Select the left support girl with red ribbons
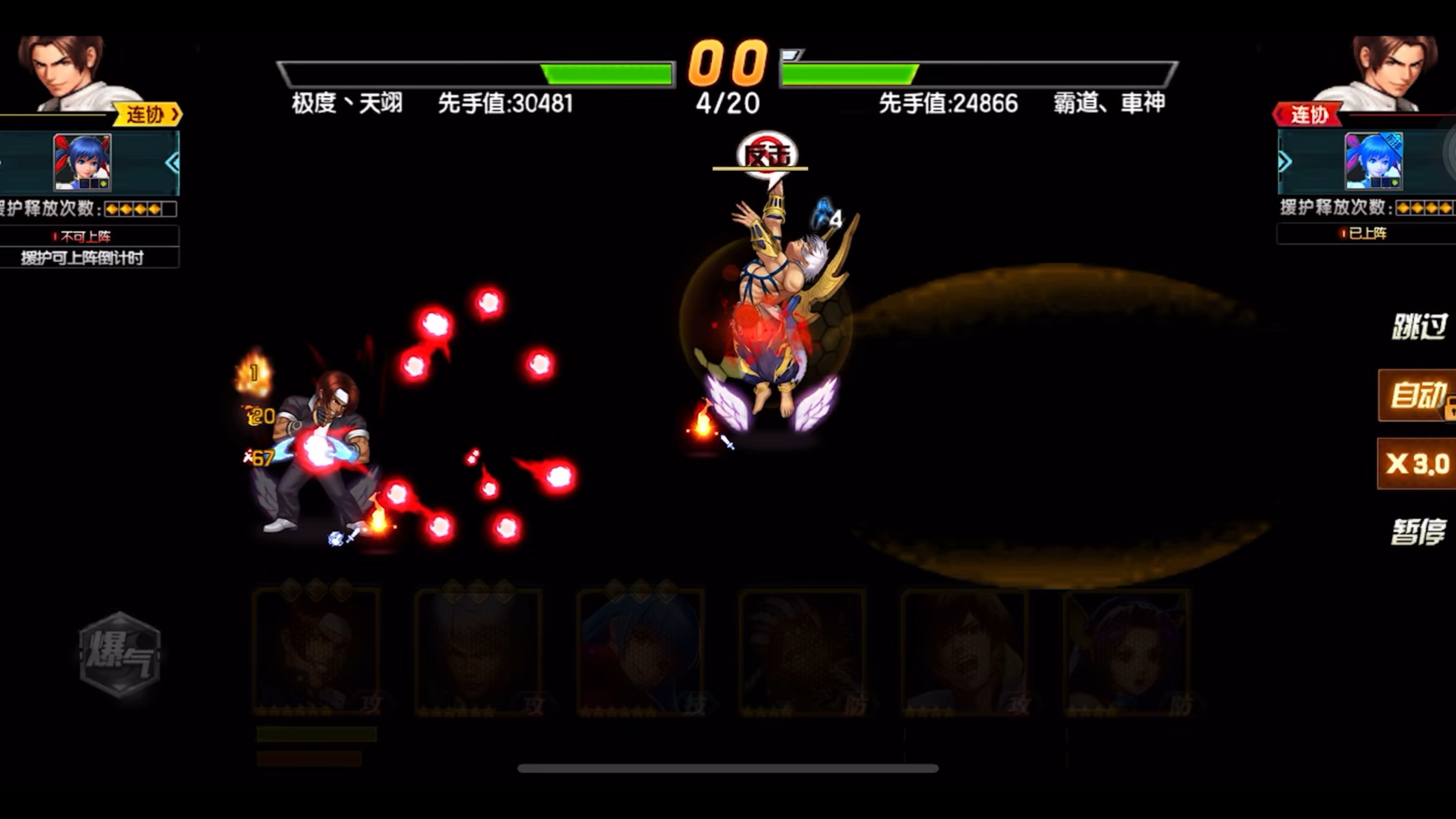The height and width of the screenshot is (819, 1456). click(x=82, y=162)
